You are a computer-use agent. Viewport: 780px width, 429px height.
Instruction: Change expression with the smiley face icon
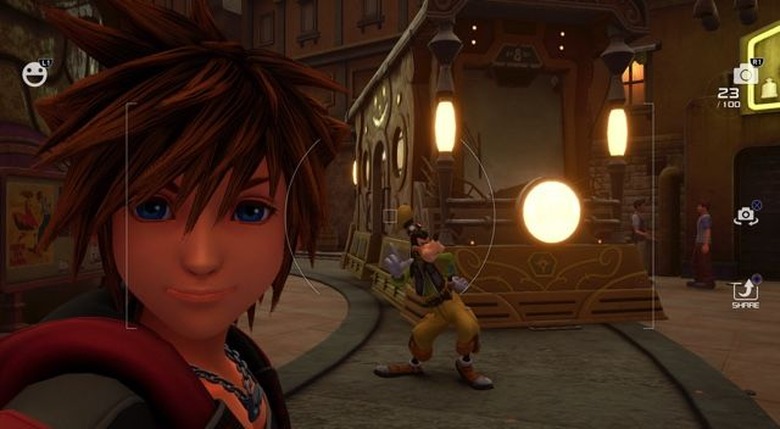pyautogui.click(x=34, y=74)
